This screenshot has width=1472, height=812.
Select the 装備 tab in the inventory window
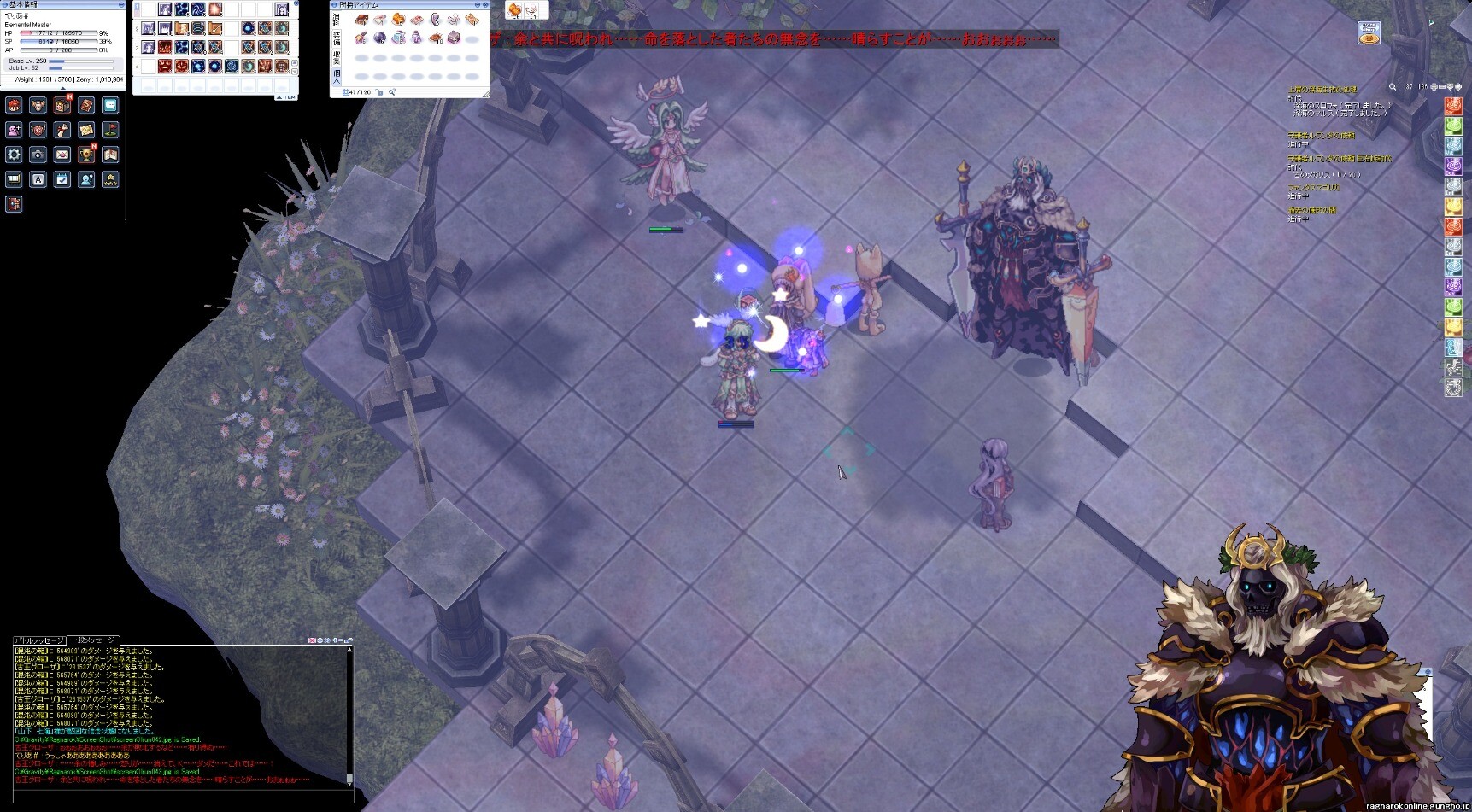(337, 39)
